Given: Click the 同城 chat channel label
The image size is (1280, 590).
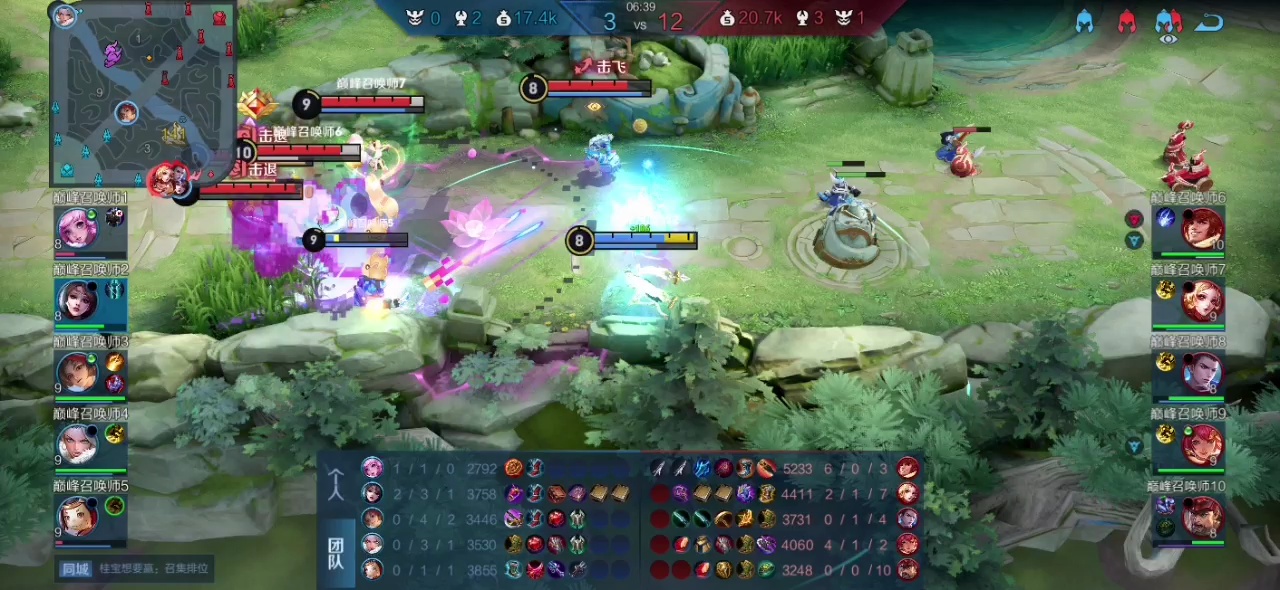Looking at the screenshot, I should pos(75,569).
